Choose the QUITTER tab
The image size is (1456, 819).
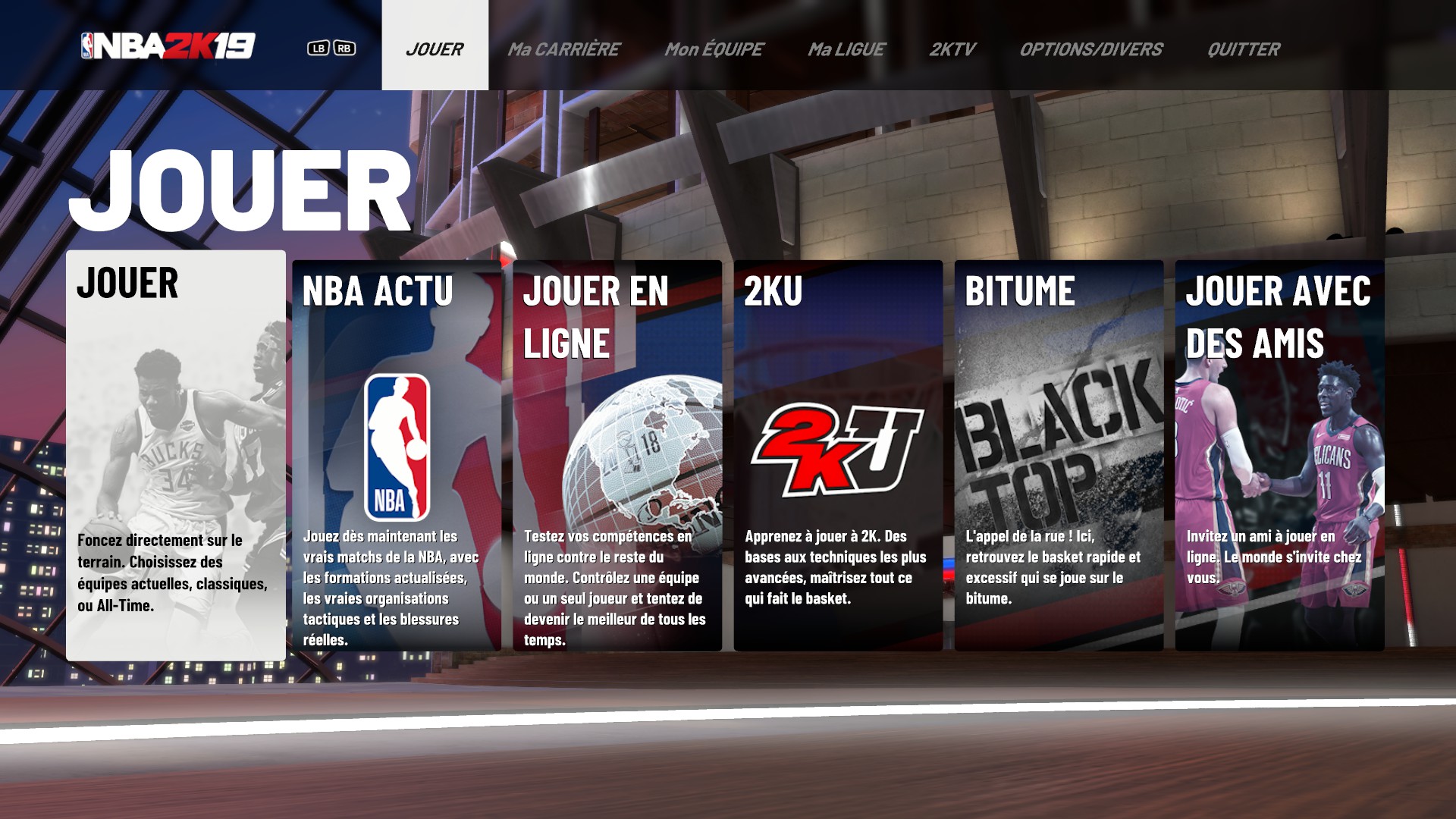click(1243, 49)
